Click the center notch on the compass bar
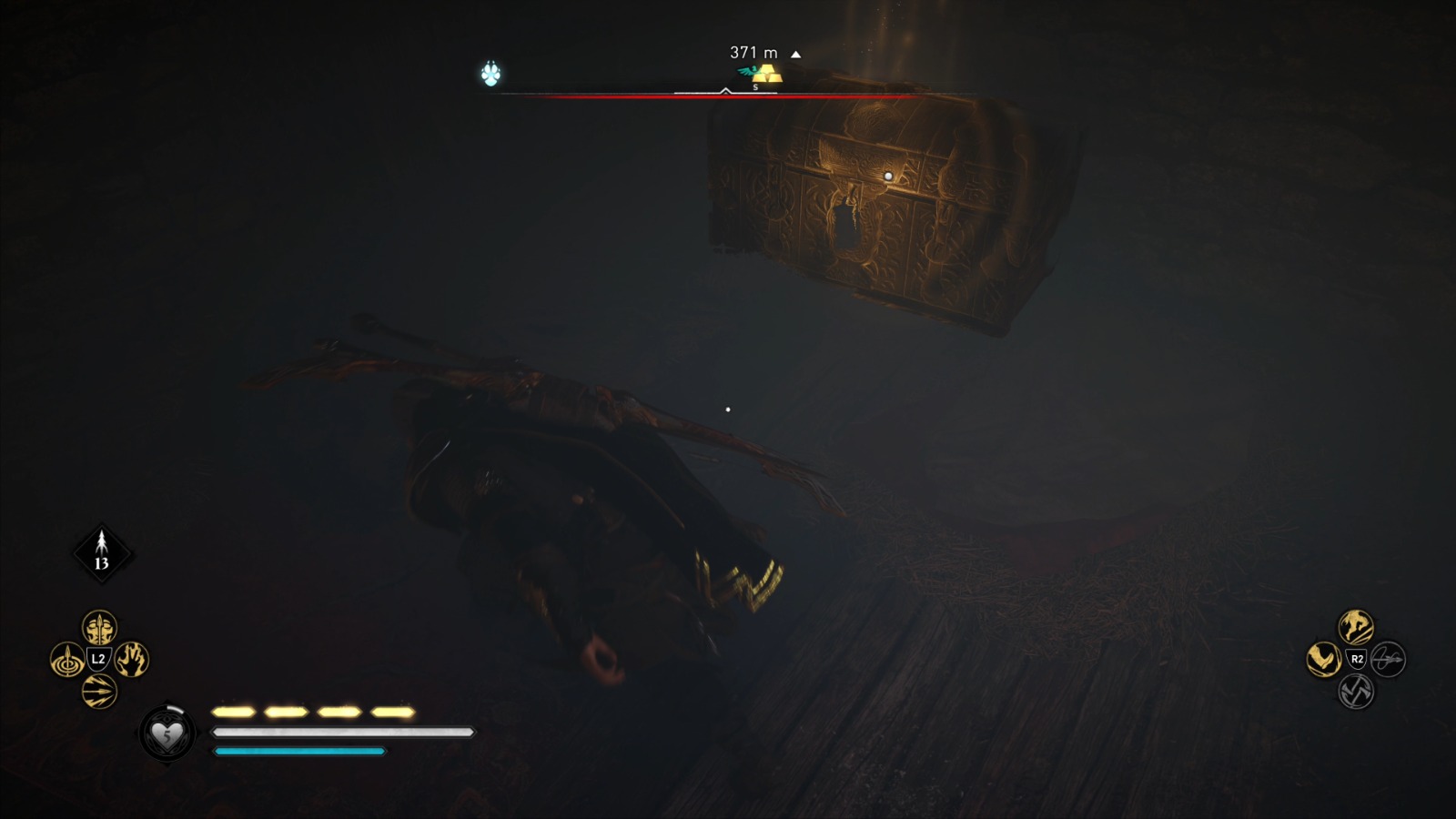The width and height of the screenshot is (1456, 819). coord(726,90)
